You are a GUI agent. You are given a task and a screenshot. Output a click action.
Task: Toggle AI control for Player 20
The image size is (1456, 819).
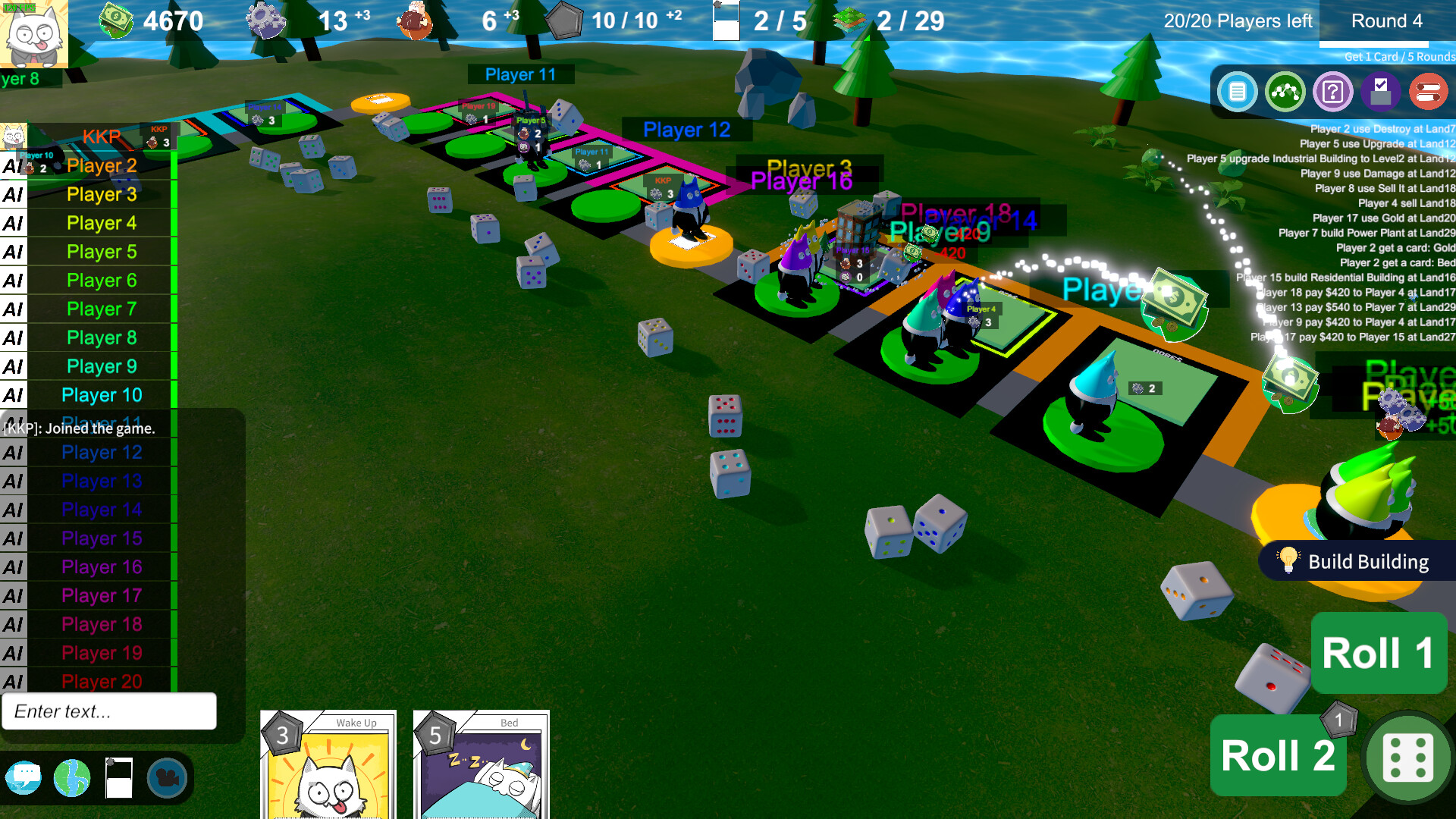click(x=12, y=681)
